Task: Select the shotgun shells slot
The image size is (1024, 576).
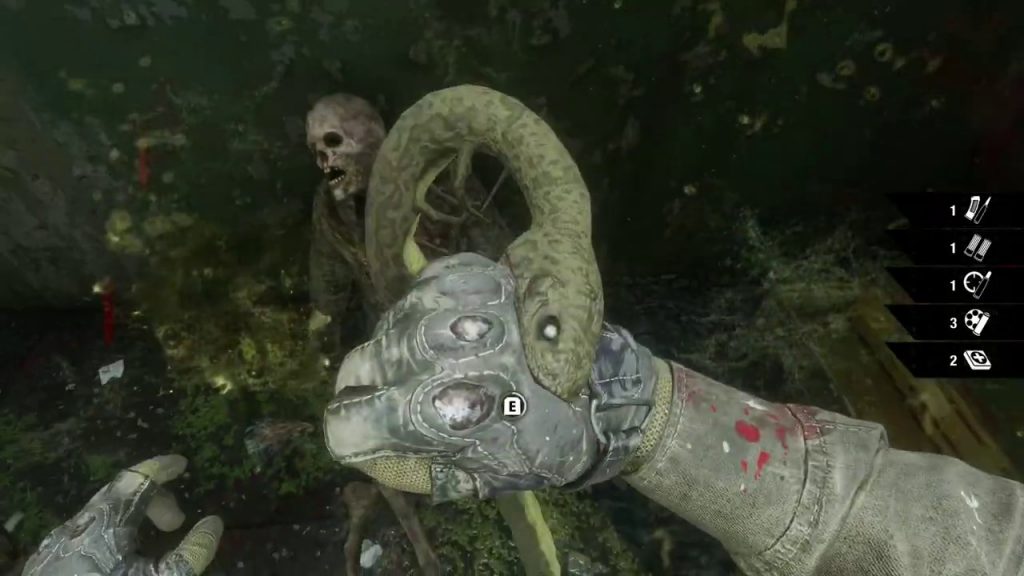Action: 977,247
